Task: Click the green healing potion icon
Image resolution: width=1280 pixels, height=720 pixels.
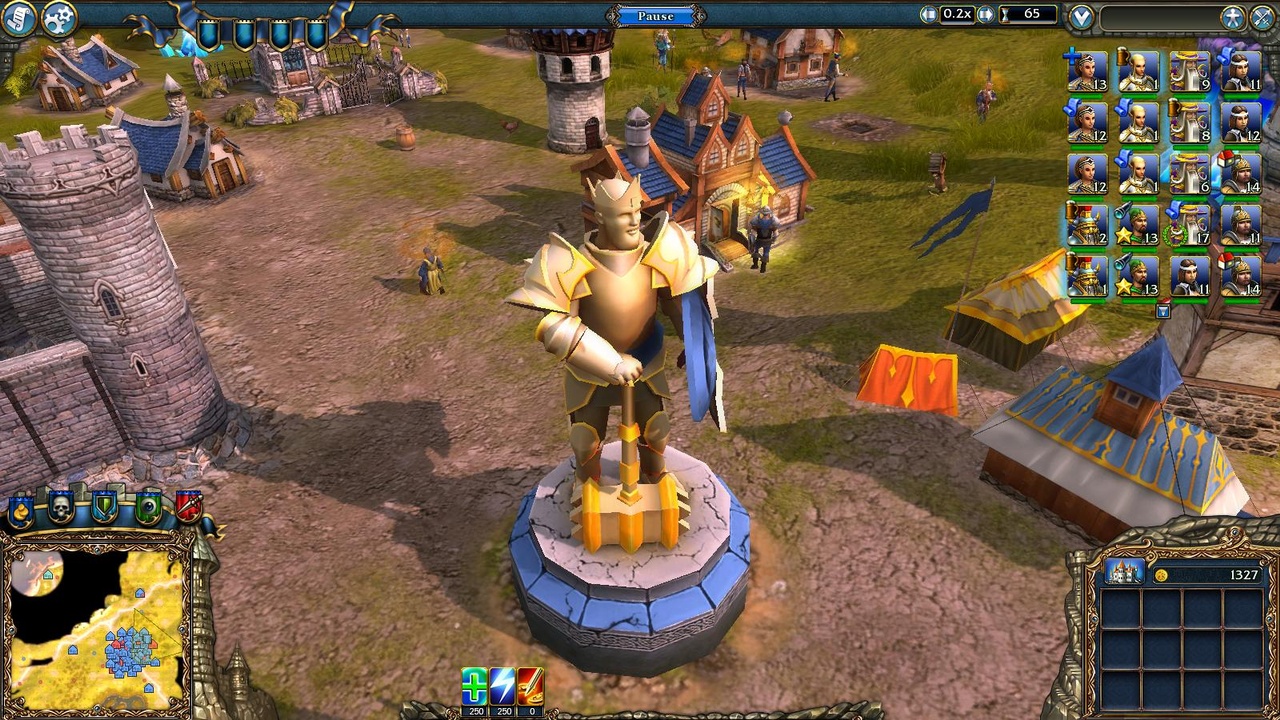Action: (x=473, y=688)
